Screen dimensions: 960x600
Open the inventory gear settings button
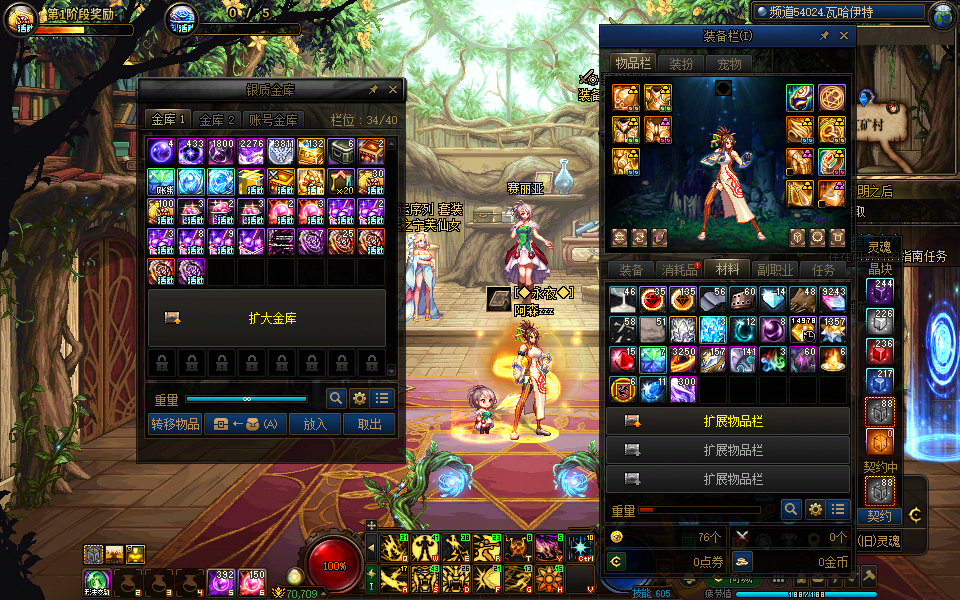click(815, 510)
